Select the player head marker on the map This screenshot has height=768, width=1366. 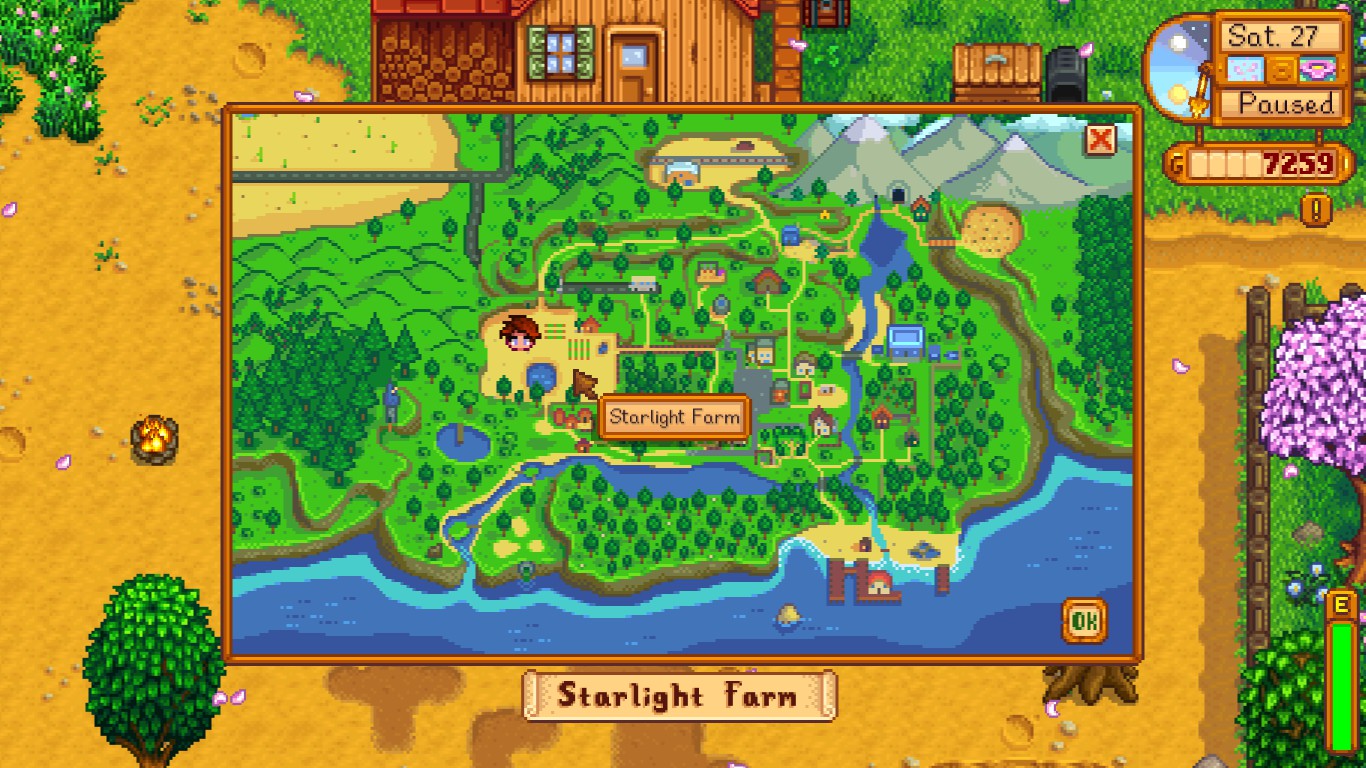(x=520, y=332)
